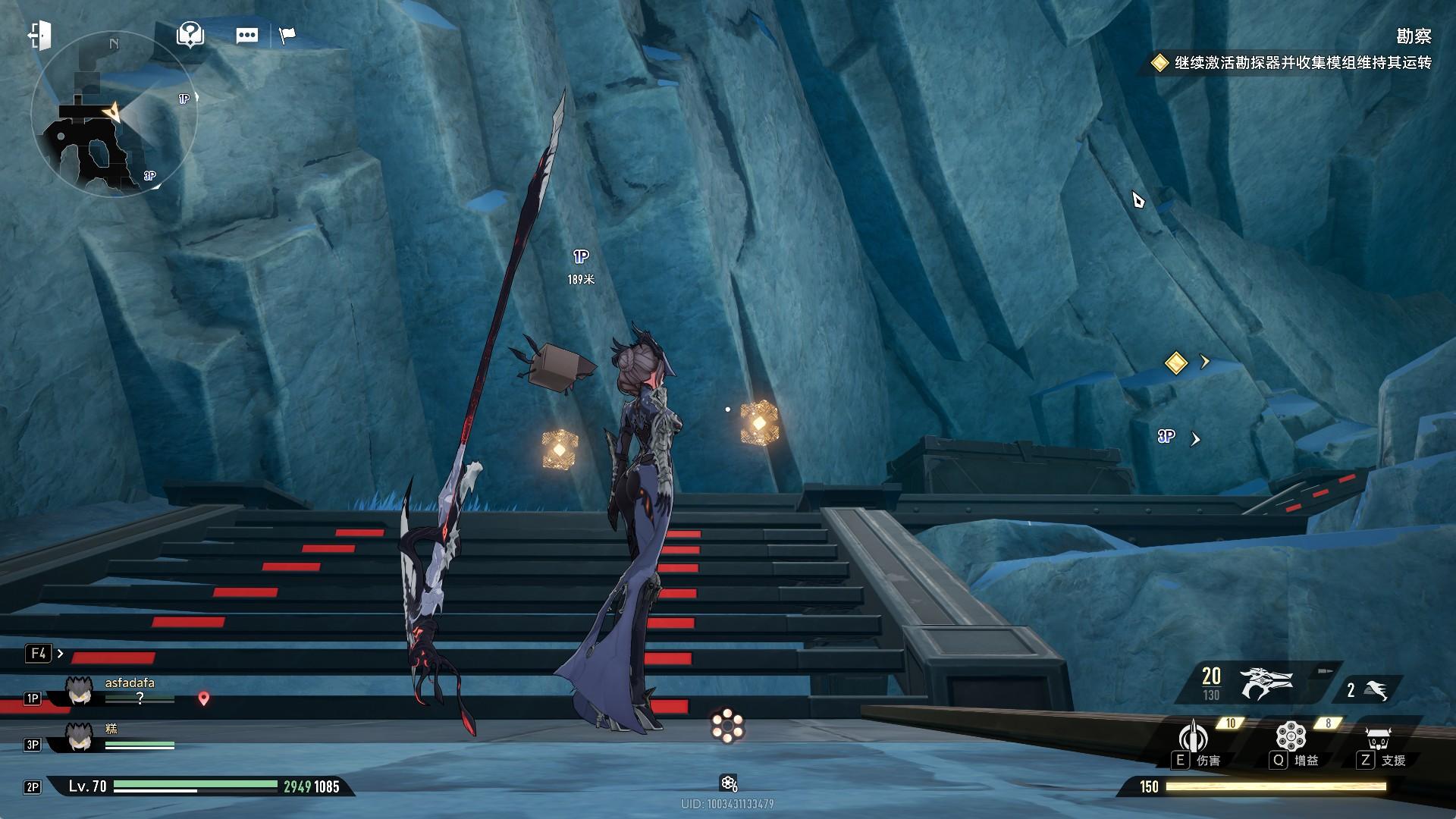Click the exit door icon
The height and width of the screenshot is (819, 1456).
39,35
